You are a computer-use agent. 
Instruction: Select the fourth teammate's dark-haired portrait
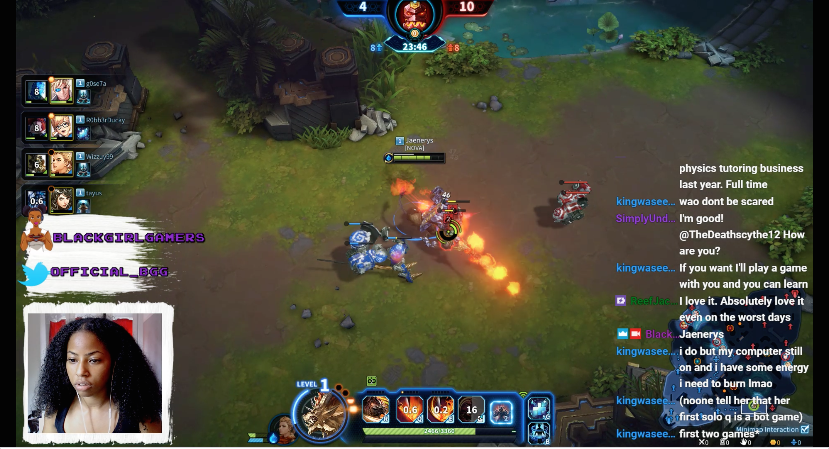(x=62, y=199)
